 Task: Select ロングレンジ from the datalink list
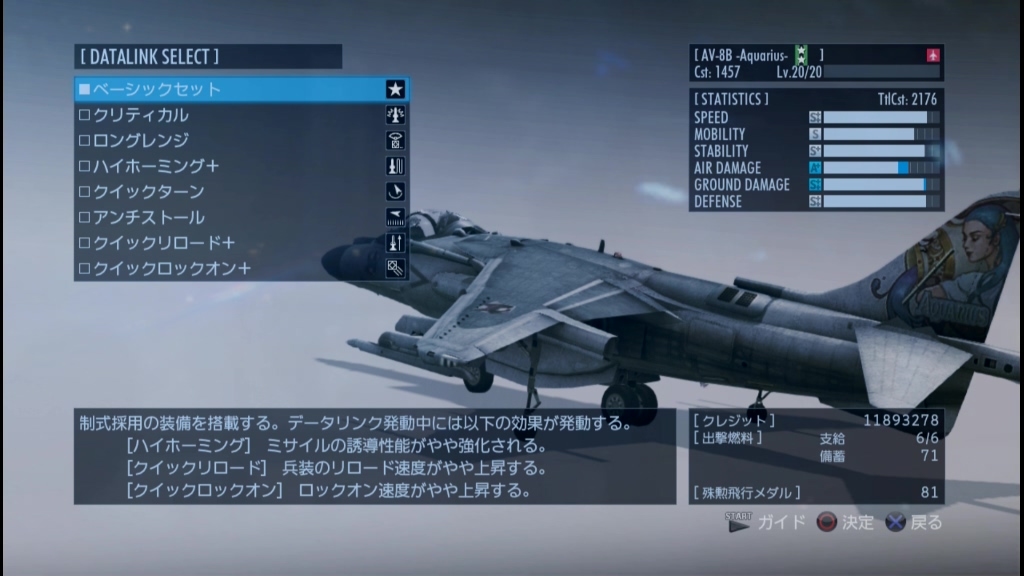[x=240, y=141]
